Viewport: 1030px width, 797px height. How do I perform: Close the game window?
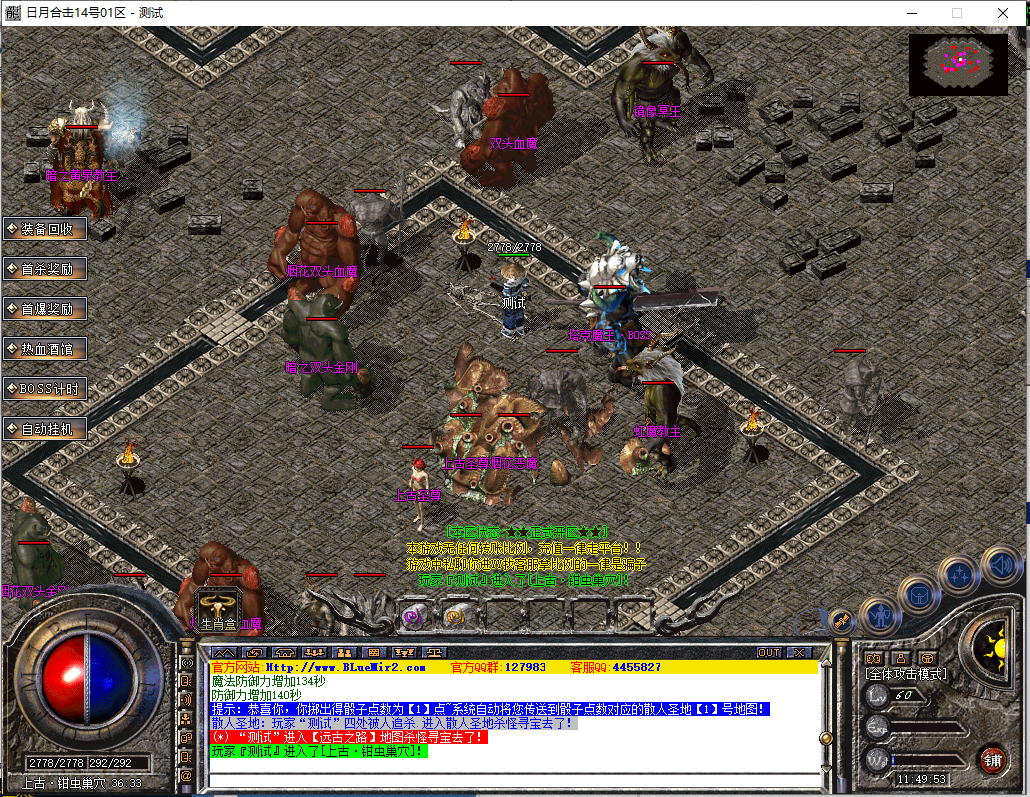(x=1003, y=13)
